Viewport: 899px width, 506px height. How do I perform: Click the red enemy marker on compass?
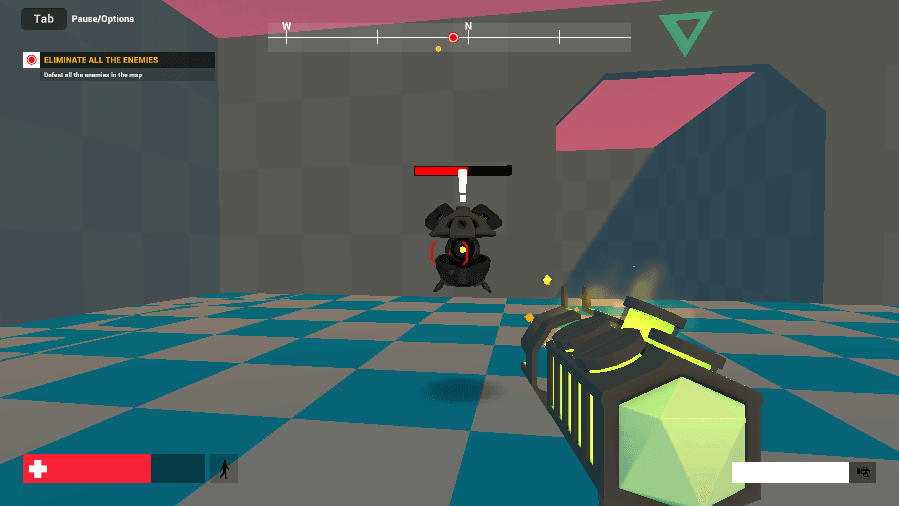tap(453, 38)
